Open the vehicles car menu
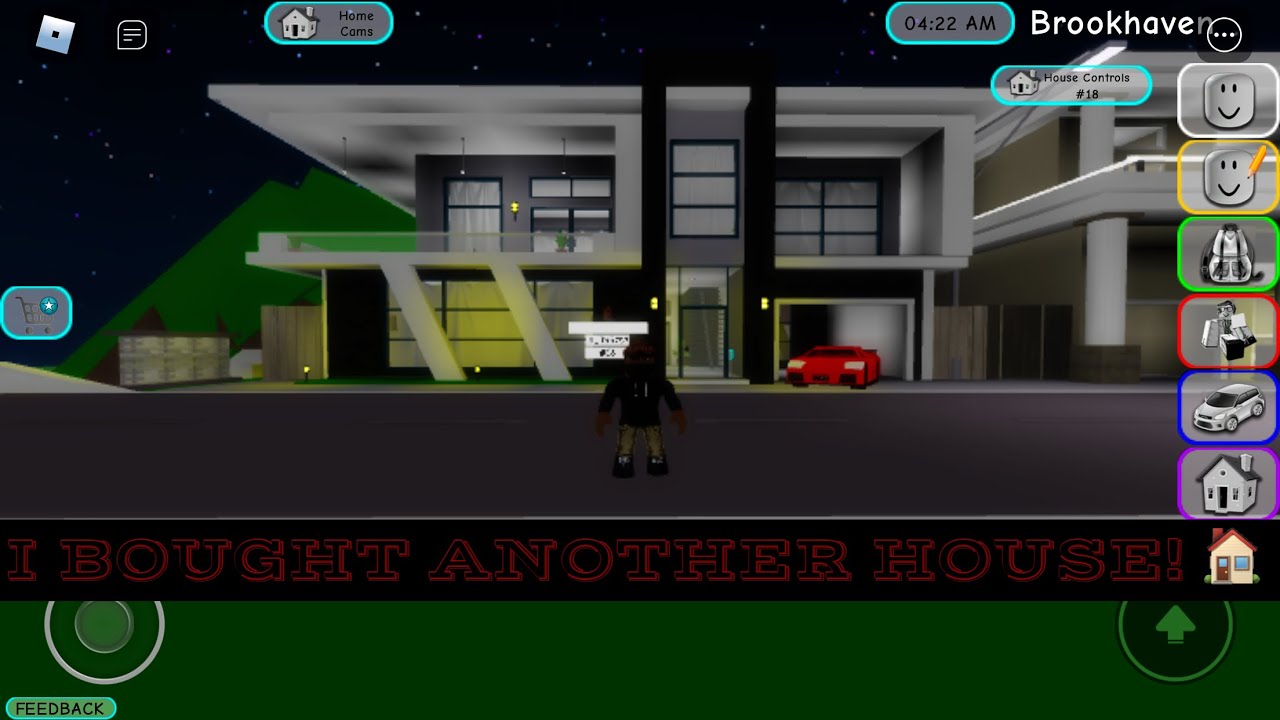Image resolution: width=1280 pixels, height=720 pixels. 1228,407
